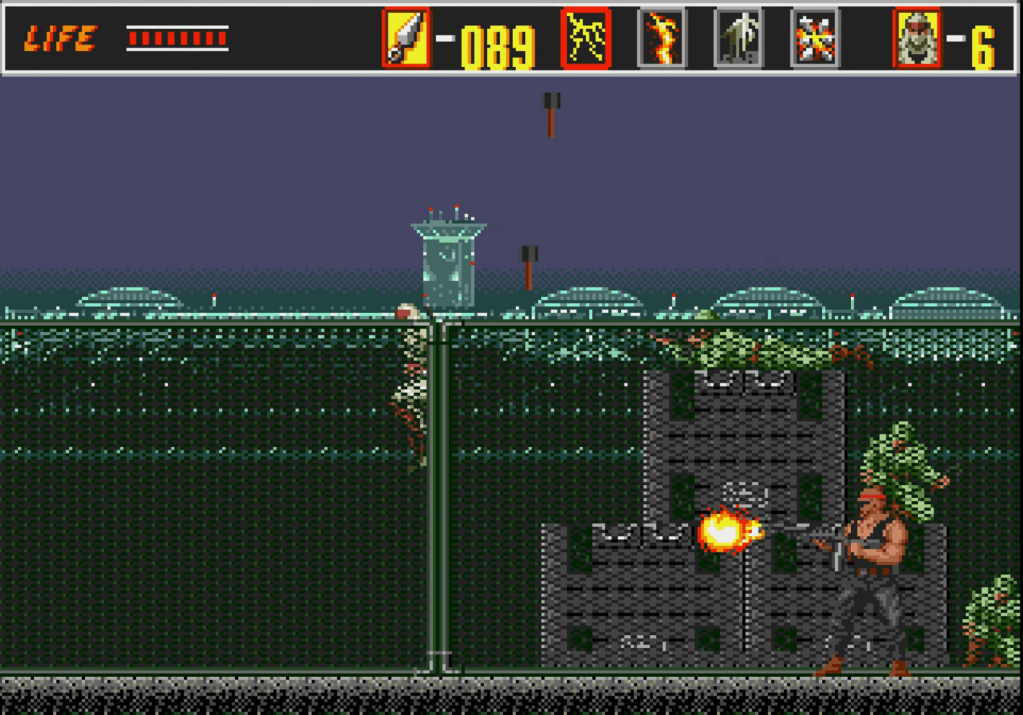Screen dimensions: 1023x715
Task: Pick the explosion ninjutsu icon
Action: pyautogui.click(x=814, y=38)
